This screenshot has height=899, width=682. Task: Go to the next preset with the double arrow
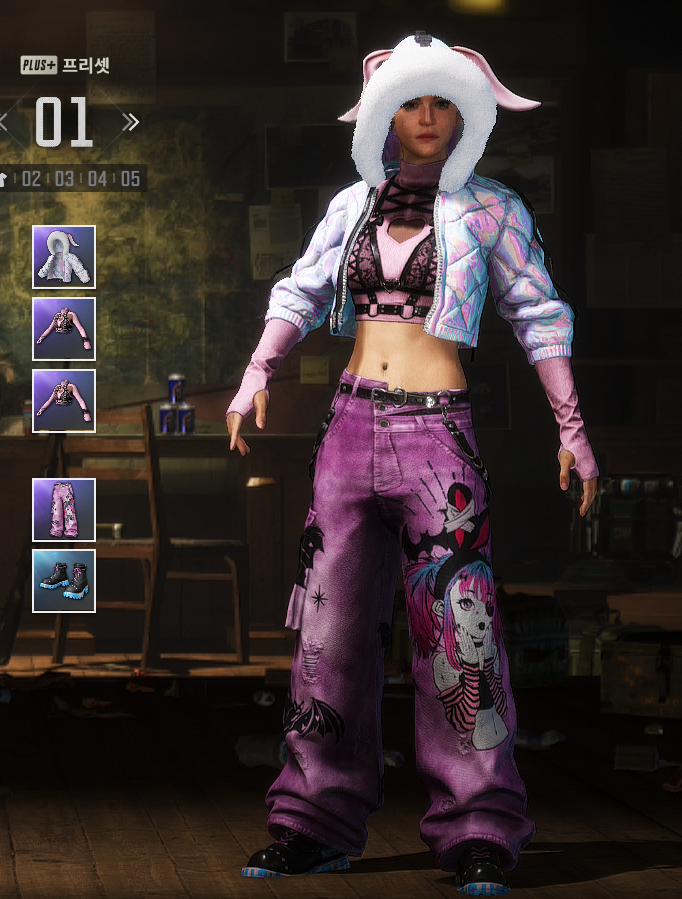pos(130,122)
